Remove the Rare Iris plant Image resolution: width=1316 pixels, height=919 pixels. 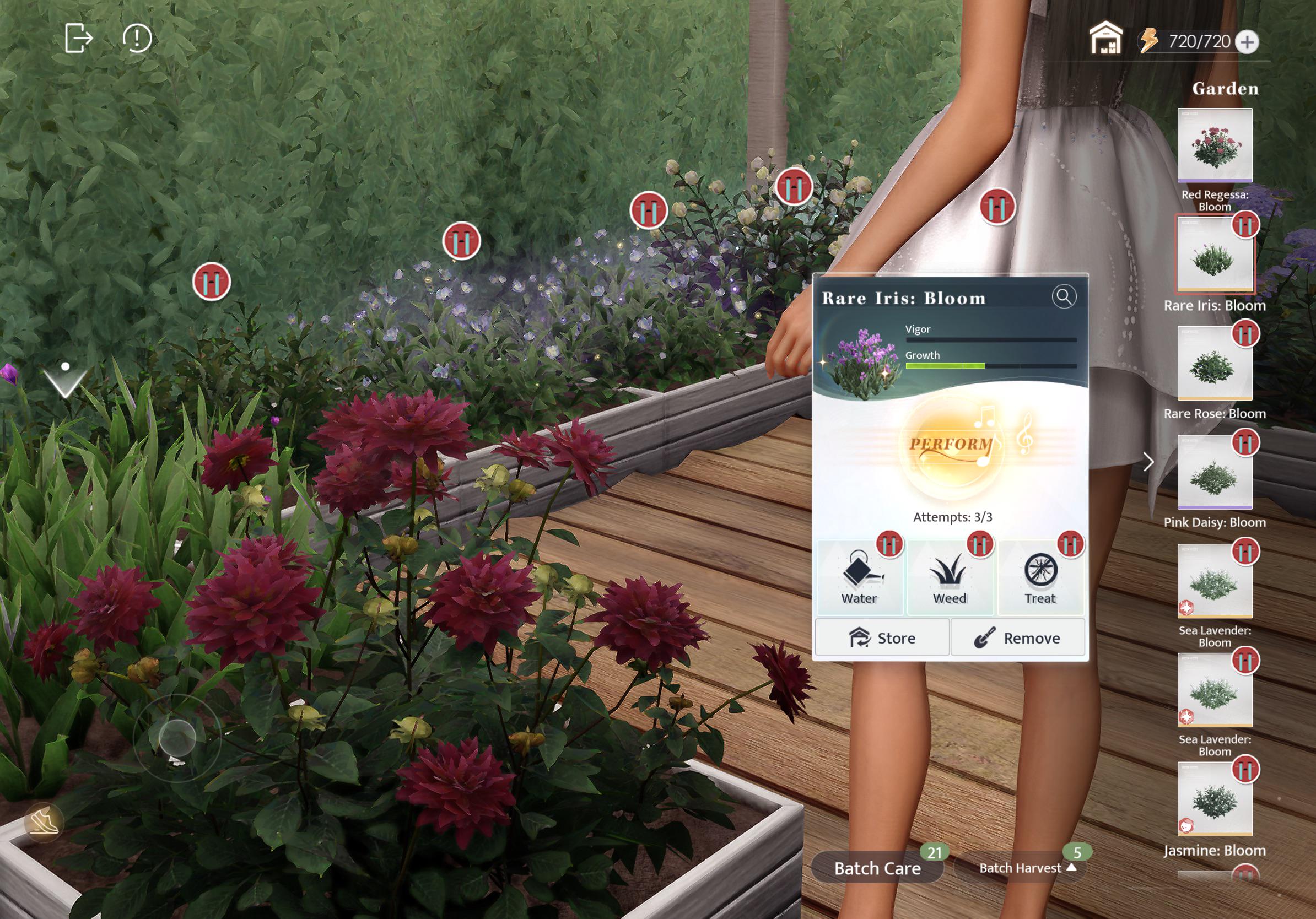1018,637
